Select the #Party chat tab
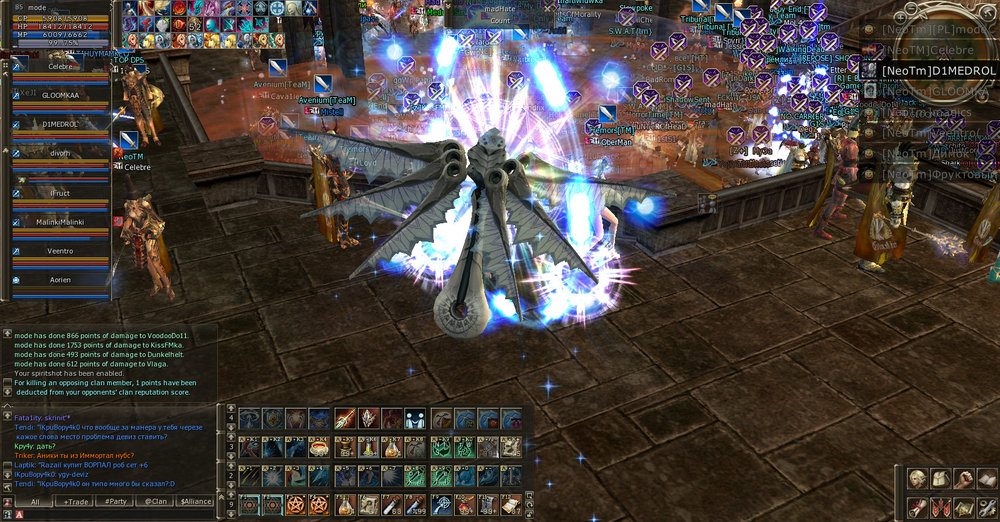Screen dimensions: 1000x522 tap(116, 501)
